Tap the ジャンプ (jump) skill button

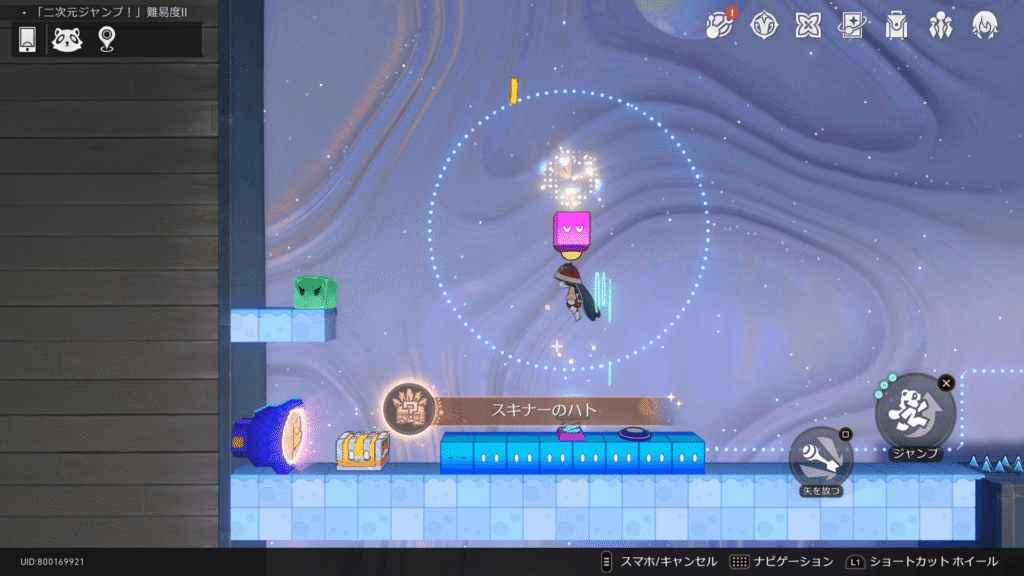(x=915, y=411)
